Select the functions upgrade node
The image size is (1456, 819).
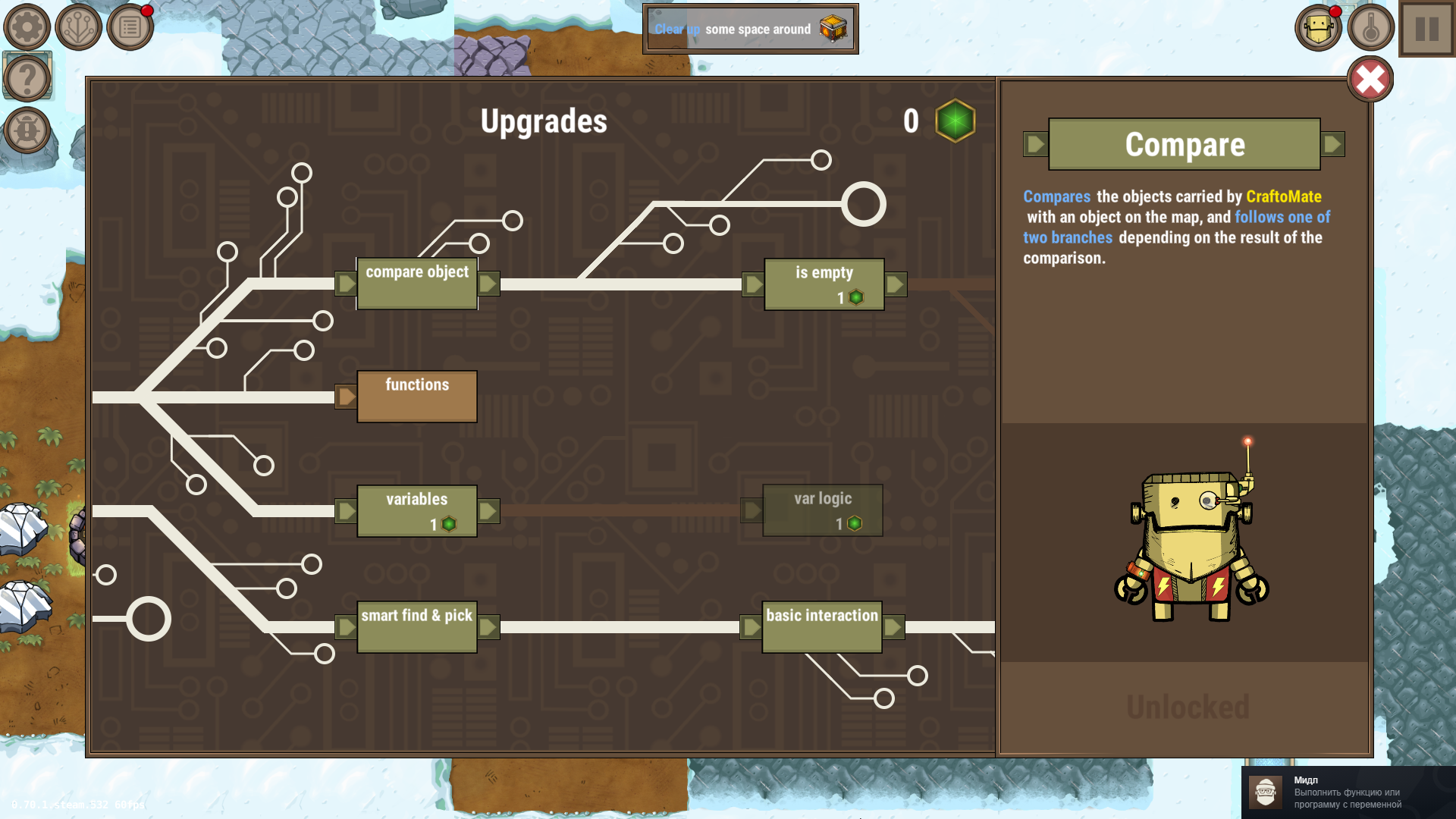pos(417,395)
